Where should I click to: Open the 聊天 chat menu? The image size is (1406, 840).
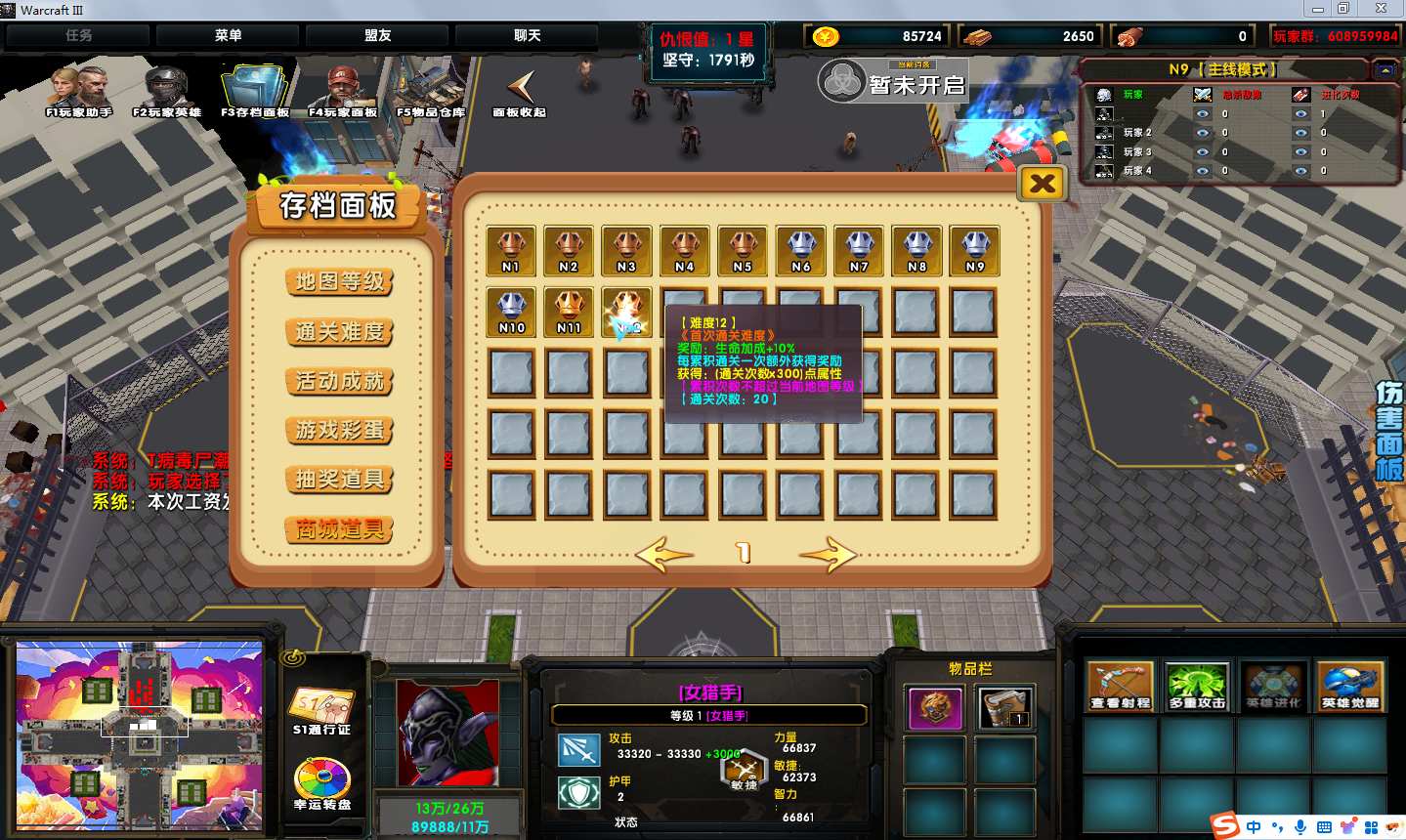(x=527, y=35)
